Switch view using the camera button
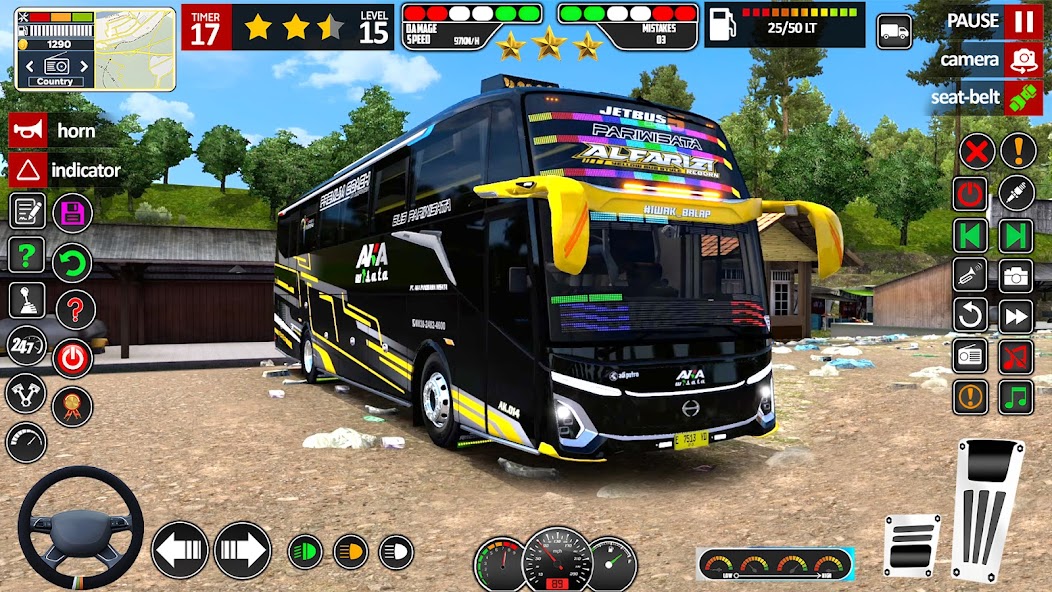The image size is (1052, 592). [1022, 59]
